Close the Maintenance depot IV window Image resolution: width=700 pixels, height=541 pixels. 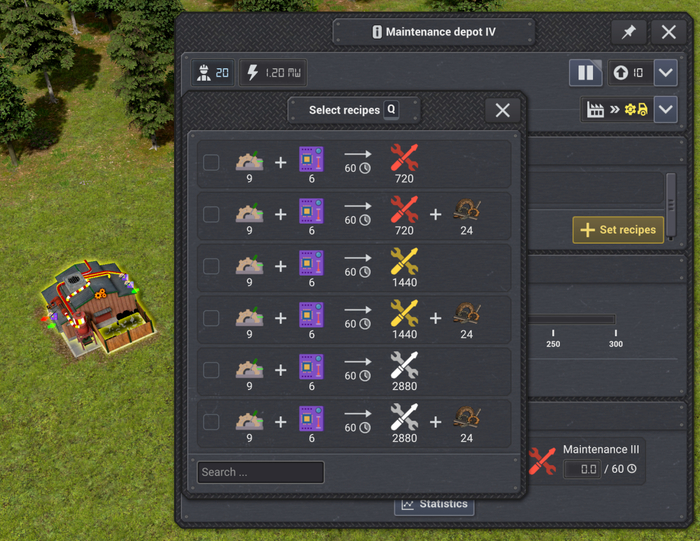coord(669,32)
